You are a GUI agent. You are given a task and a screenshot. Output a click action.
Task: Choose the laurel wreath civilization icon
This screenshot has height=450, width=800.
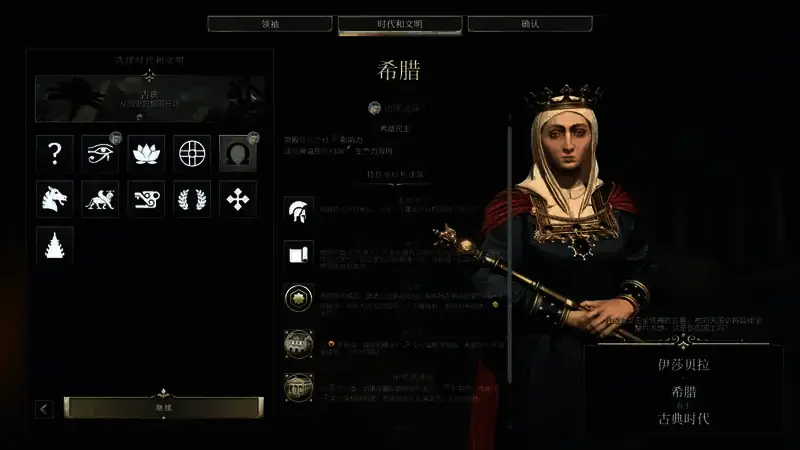pyautogui.click(x=192, y=199)
